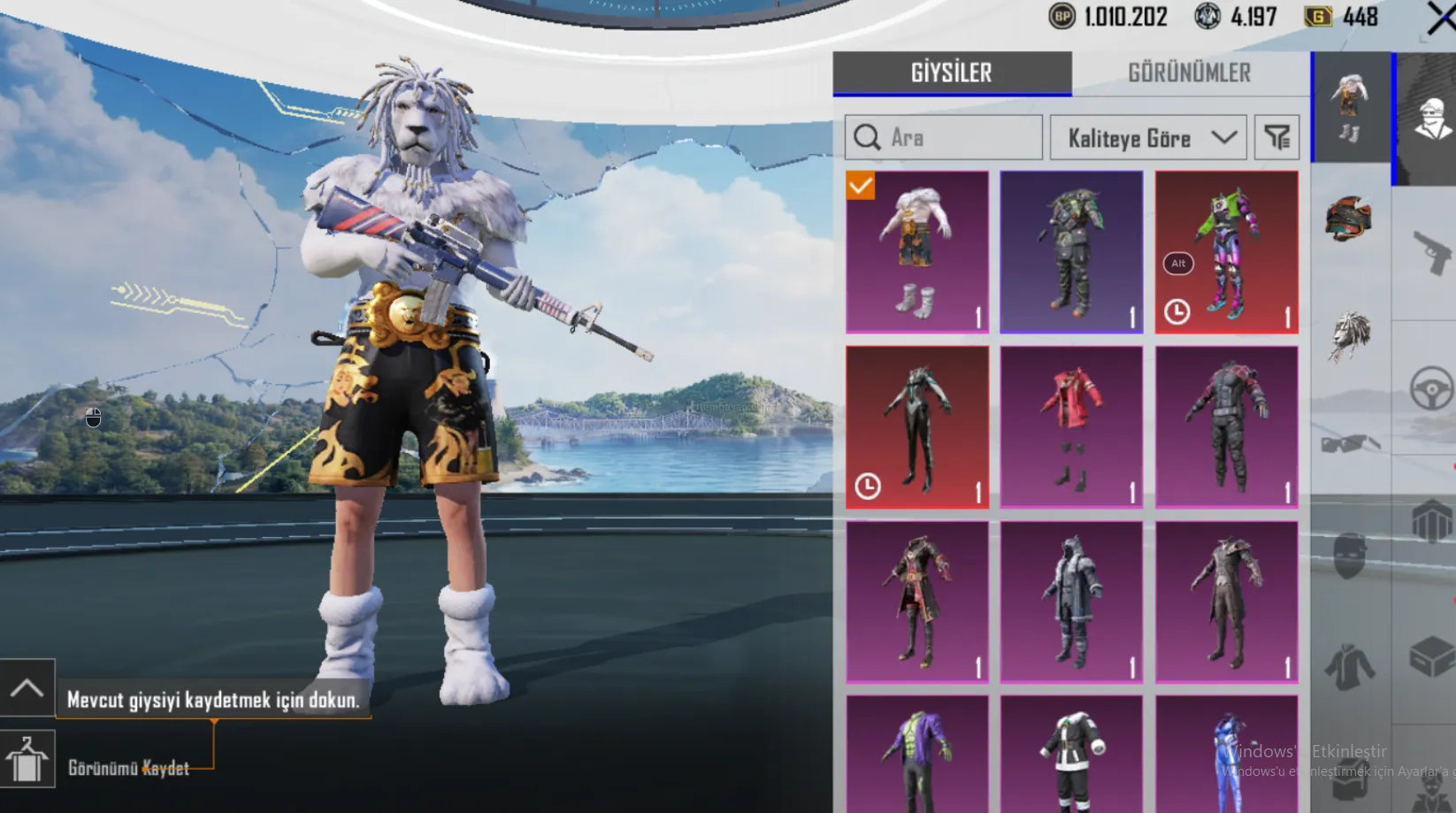Viewport: 1456px width, 813px height.
Task: Expand the panel with the up arrow
Action: [27, 687]
